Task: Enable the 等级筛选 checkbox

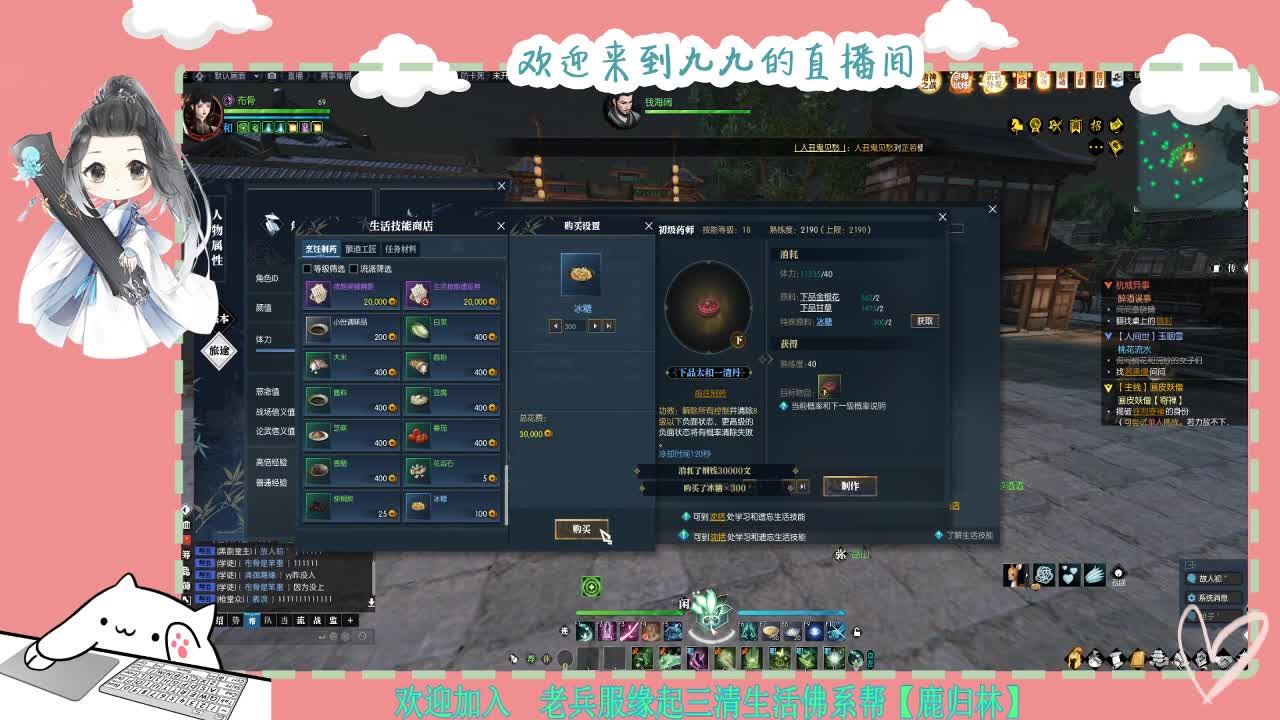Action: (307, 270)
